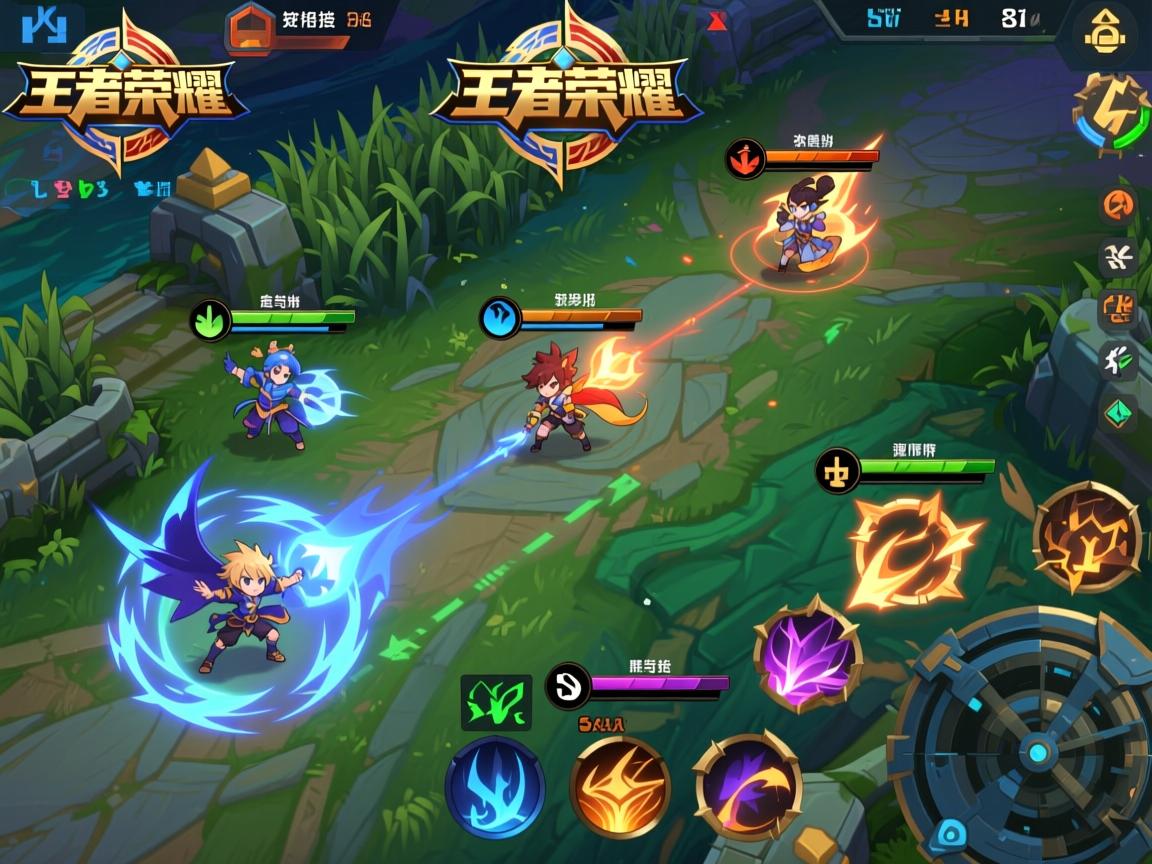Select the green leaf square icon

point(496,702)
